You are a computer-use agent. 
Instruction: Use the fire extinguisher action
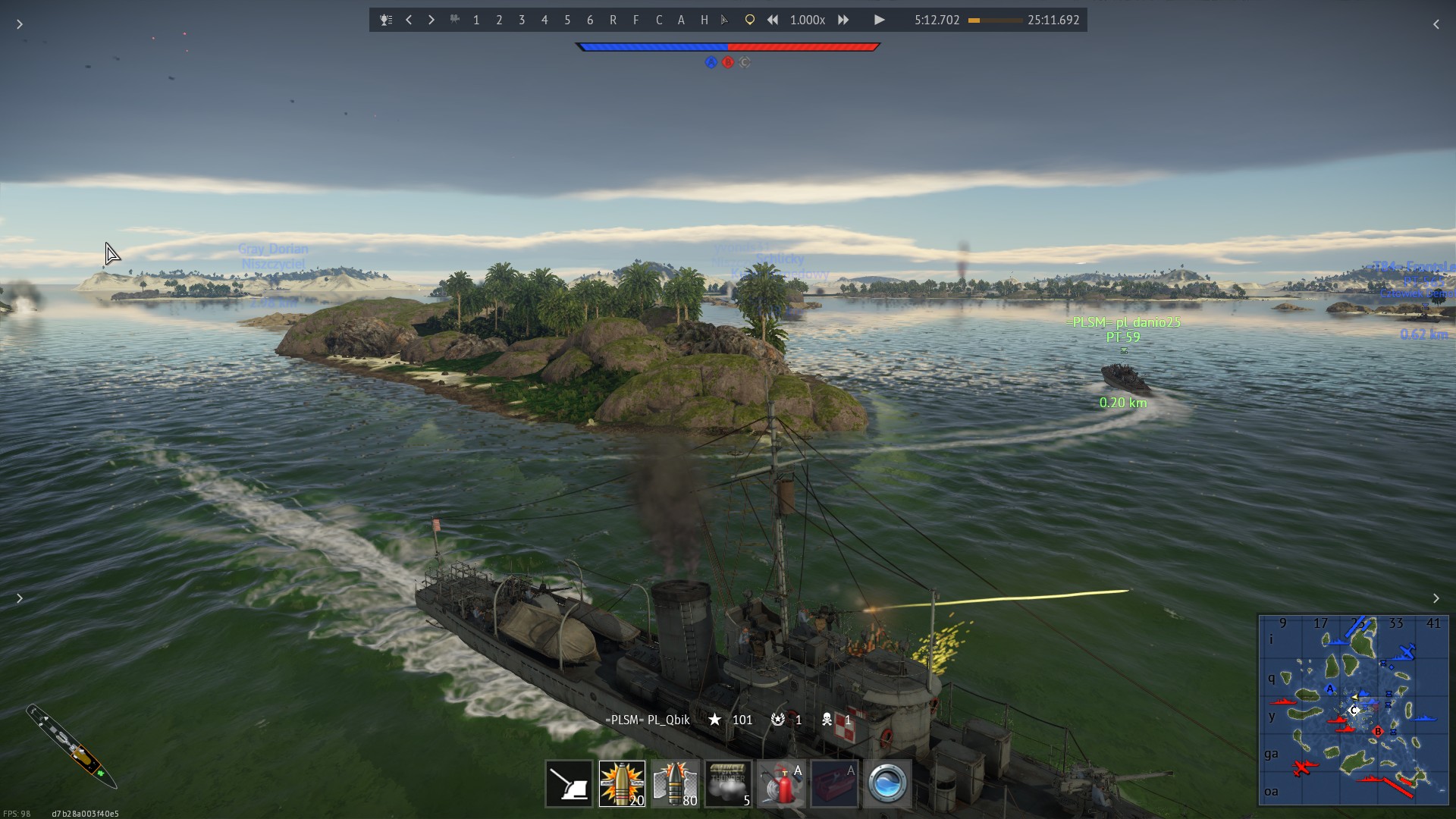[781, 783]
